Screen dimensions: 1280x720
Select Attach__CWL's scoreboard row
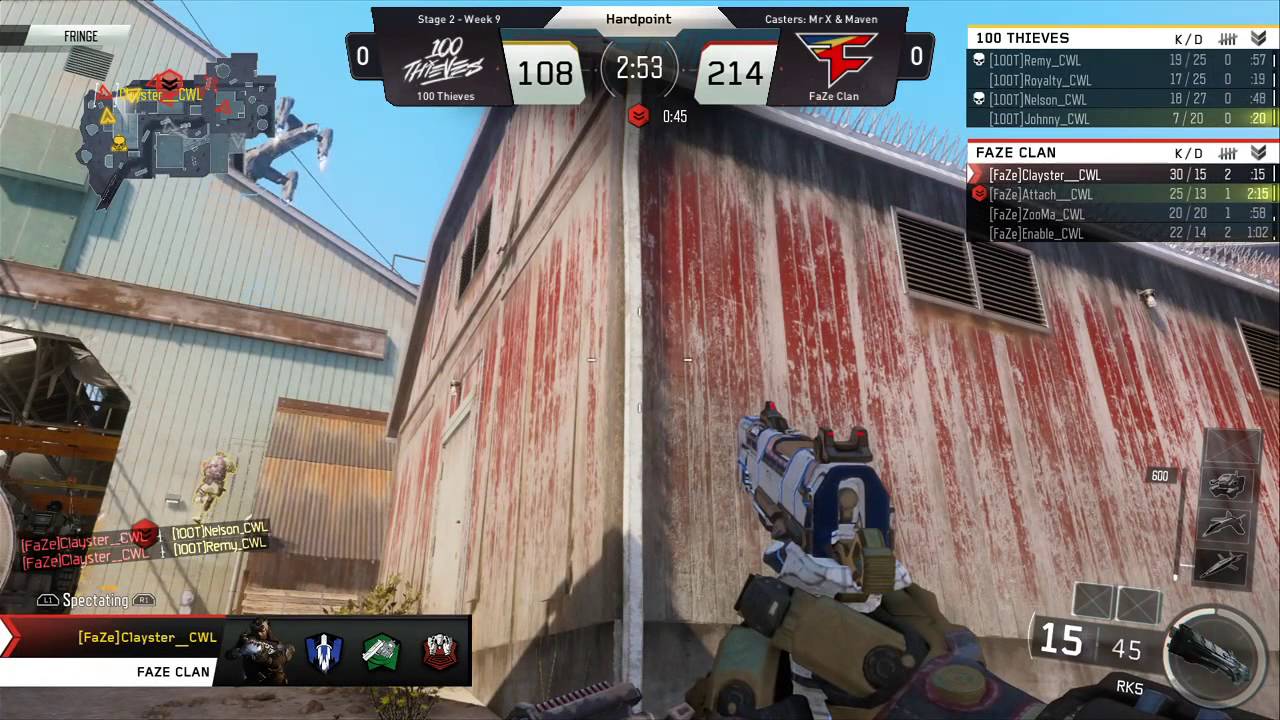point(1040,195)
